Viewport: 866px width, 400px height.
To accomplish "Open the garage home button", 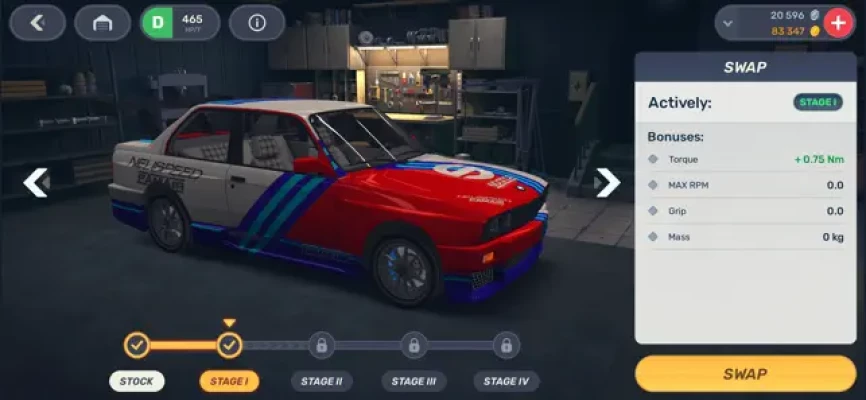I will click(x=102, y=23).
